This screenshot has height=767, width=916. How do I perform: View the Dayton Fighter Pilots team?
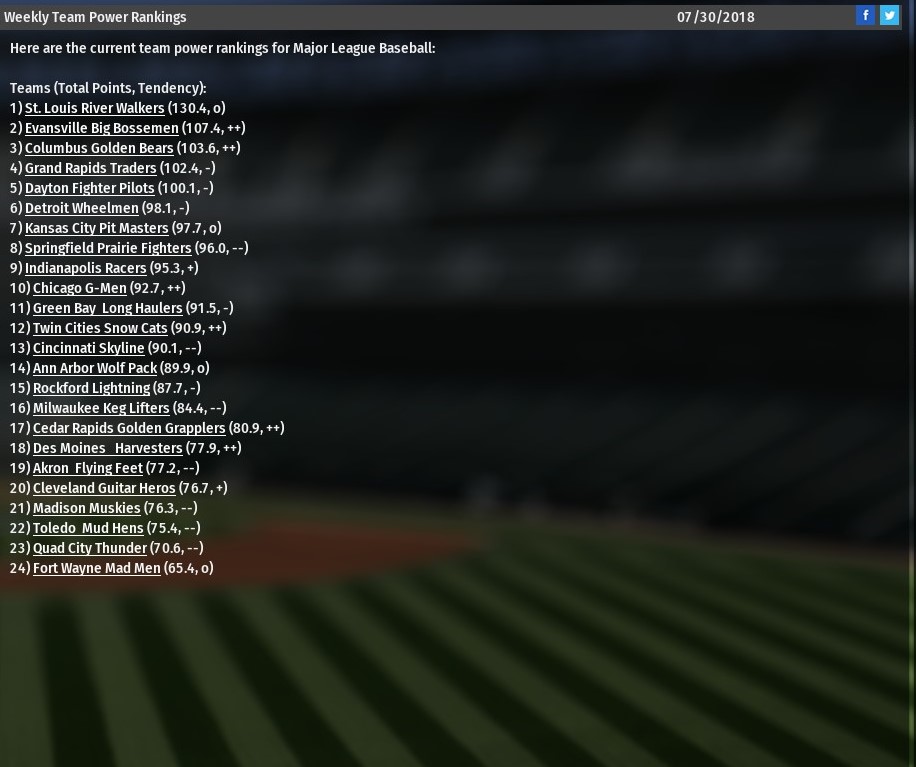[89, 188]
